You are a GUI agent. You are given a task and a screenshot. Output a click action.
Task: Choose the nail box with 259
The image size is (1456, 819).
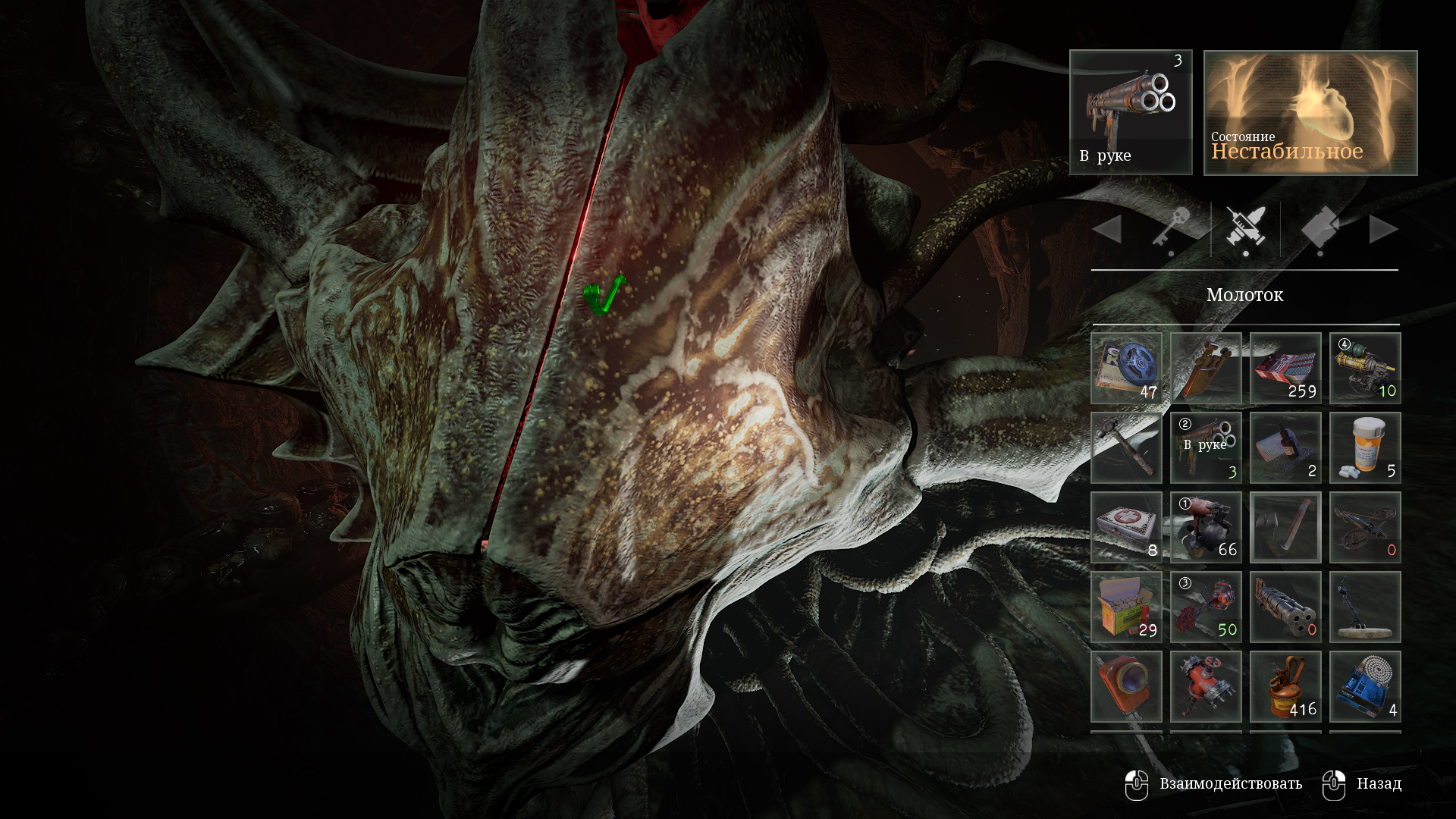1285,368
